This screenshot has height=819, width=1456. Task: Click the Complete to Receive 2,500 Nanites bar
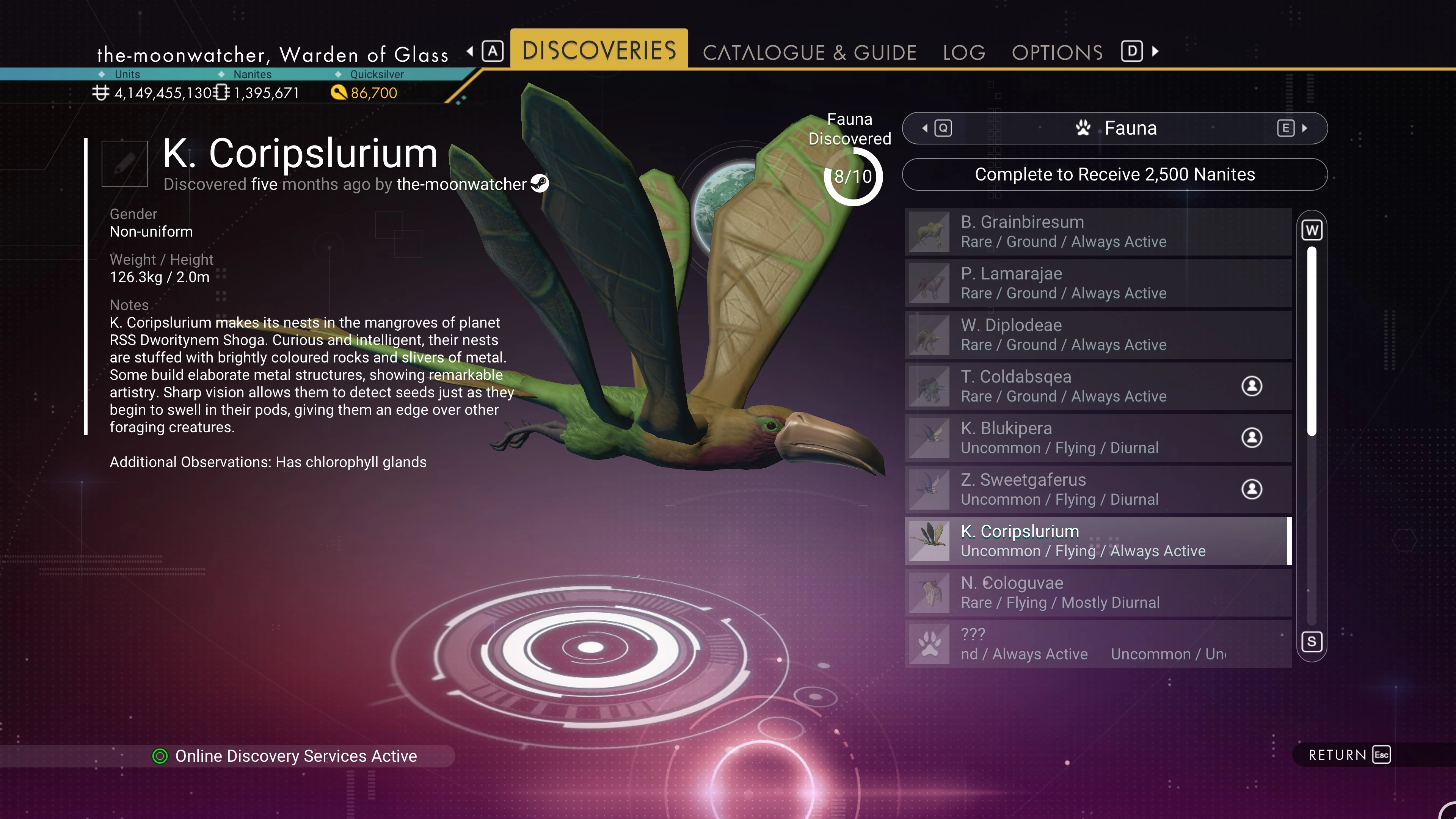click(1115, 175)
